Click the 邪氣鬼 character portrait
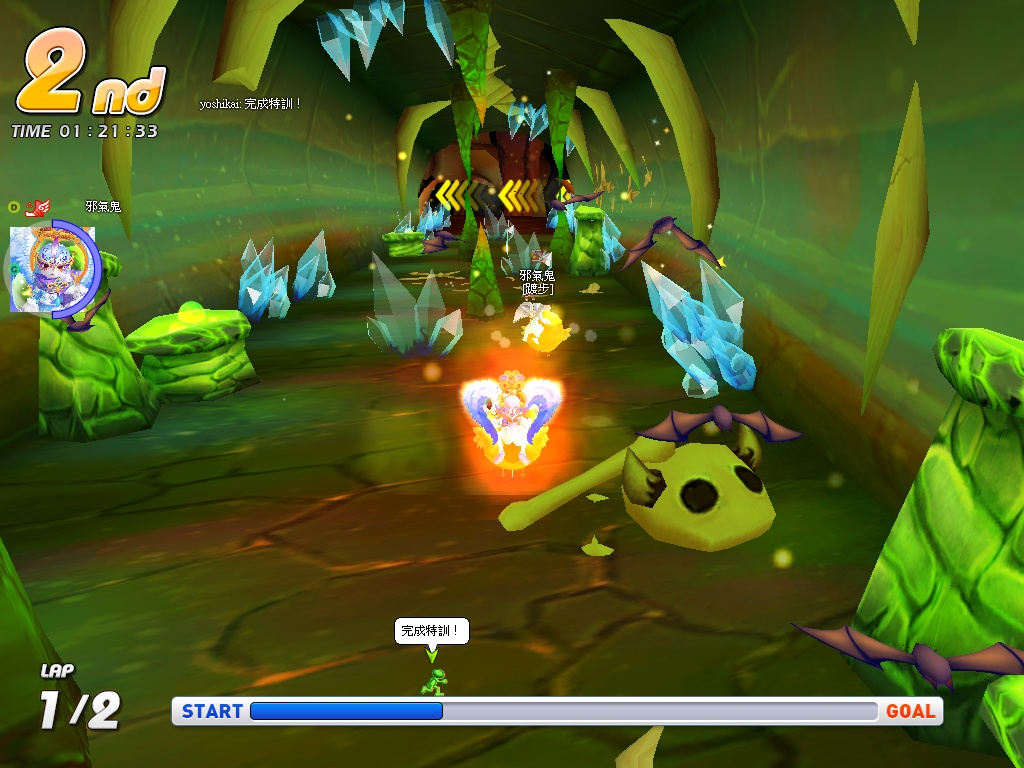This screenshot has height=768, width=1024. 52,268
